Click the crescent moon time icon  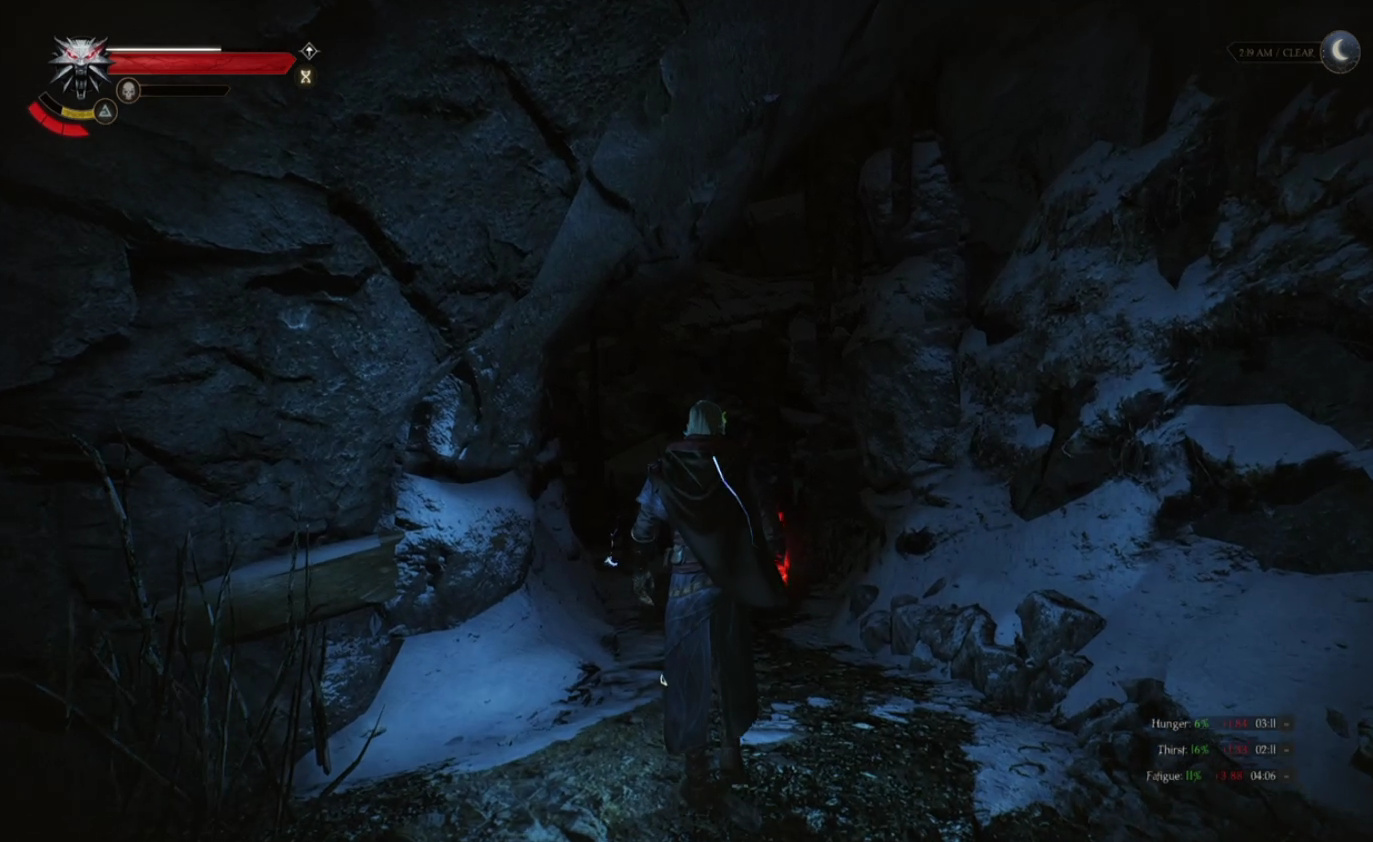click(x=1340, y=52)
